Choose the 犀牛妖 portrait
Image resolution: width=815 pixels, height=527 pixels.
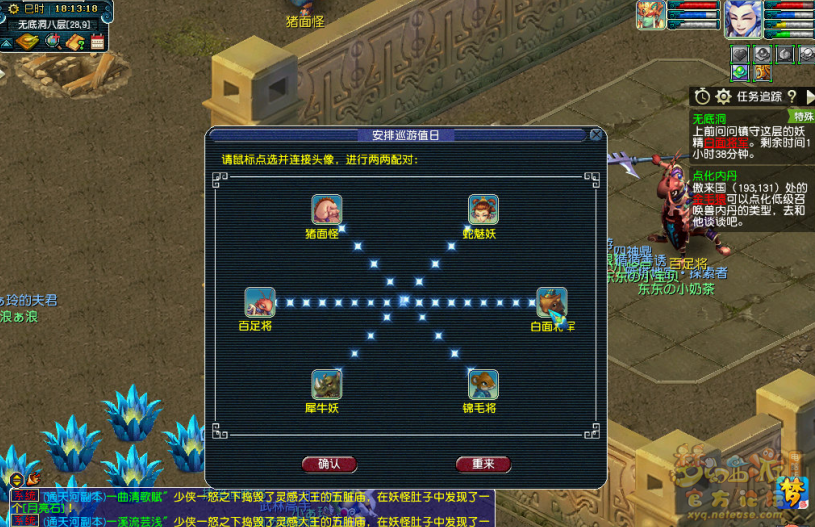pos(326,385)
